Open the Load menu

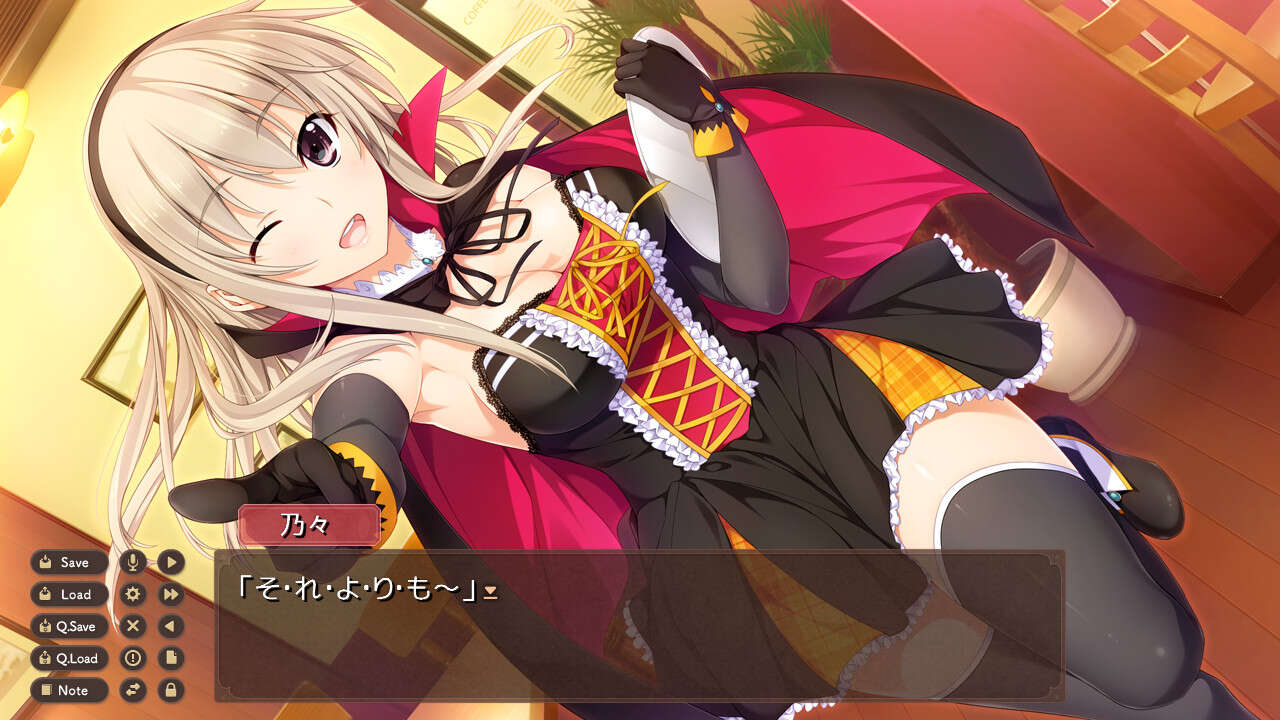(69, 594)
